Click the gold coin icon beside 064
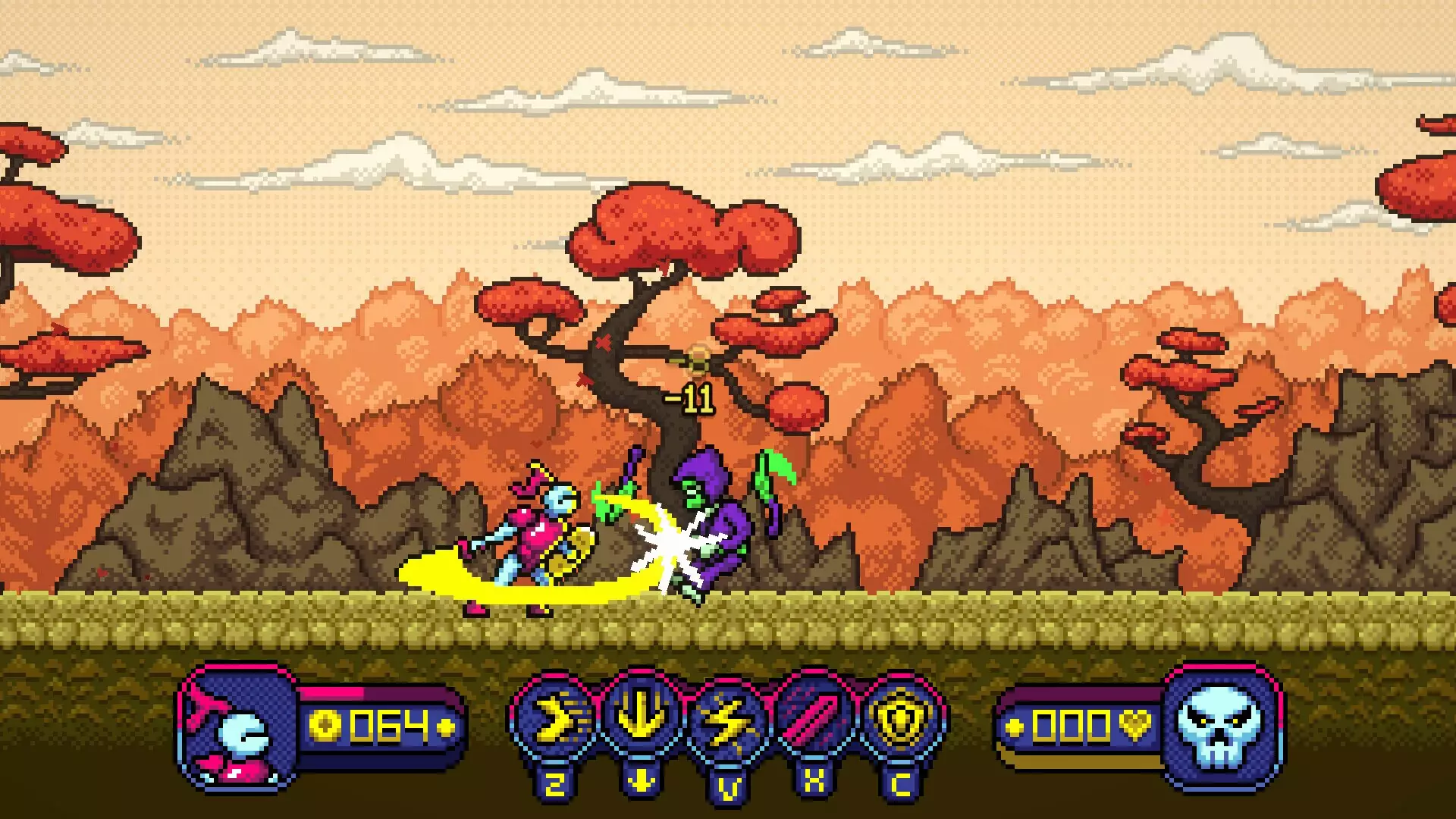The height and width of the screenshot is (819, 1456). 325,726
